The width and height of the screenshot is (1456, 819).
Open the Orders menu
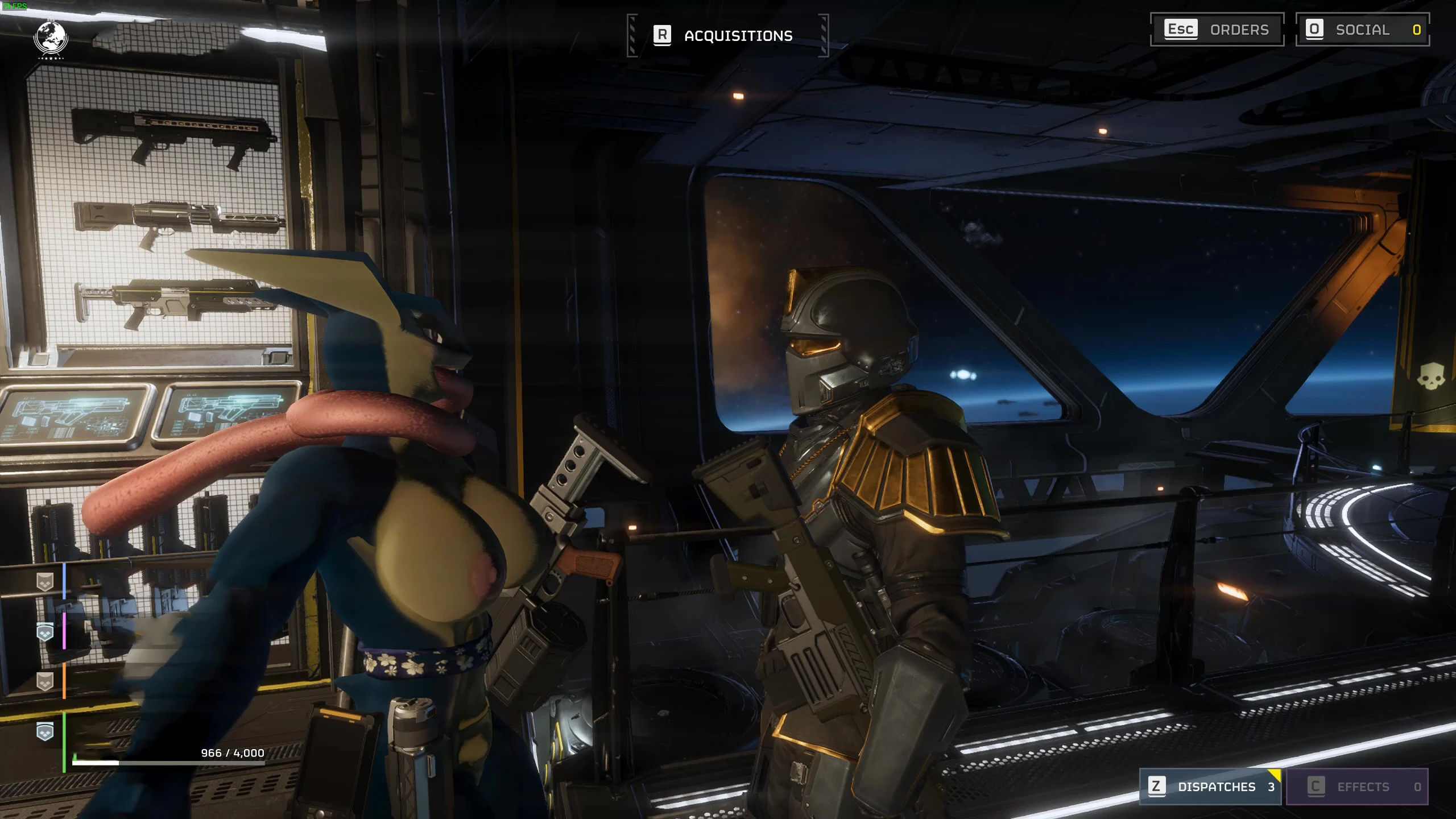click(1217, 30)
